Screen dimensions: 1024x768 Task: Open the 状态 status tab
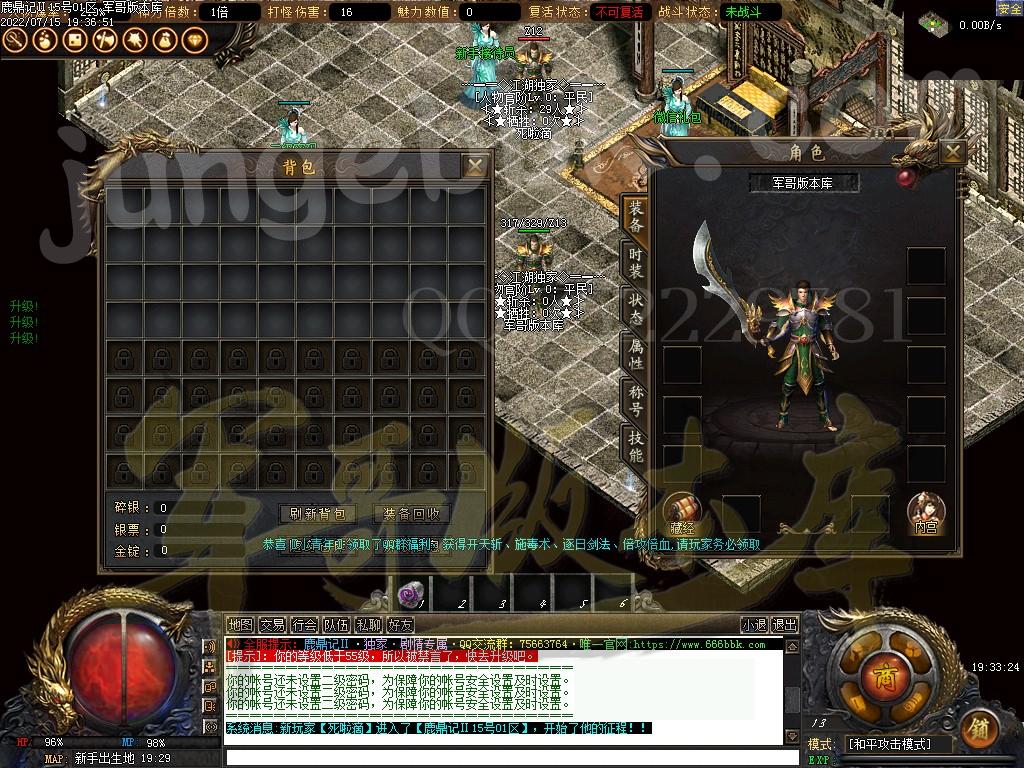(636, 308)
